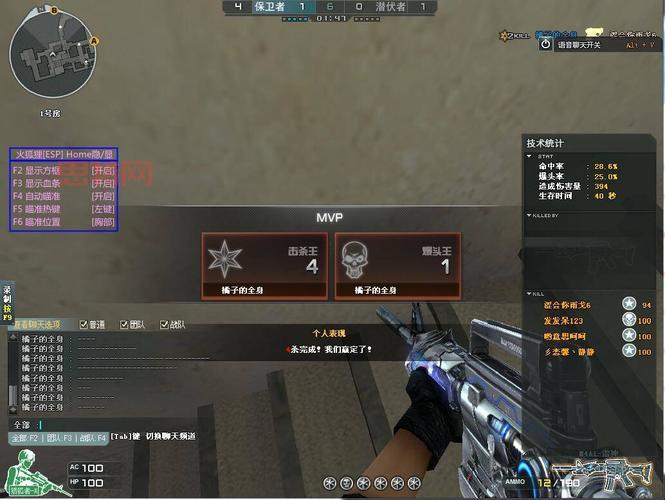The image size is (665, 500).
Task: Toggle the 团队 chat filter checkbox
Action: (x=124, y=325)
